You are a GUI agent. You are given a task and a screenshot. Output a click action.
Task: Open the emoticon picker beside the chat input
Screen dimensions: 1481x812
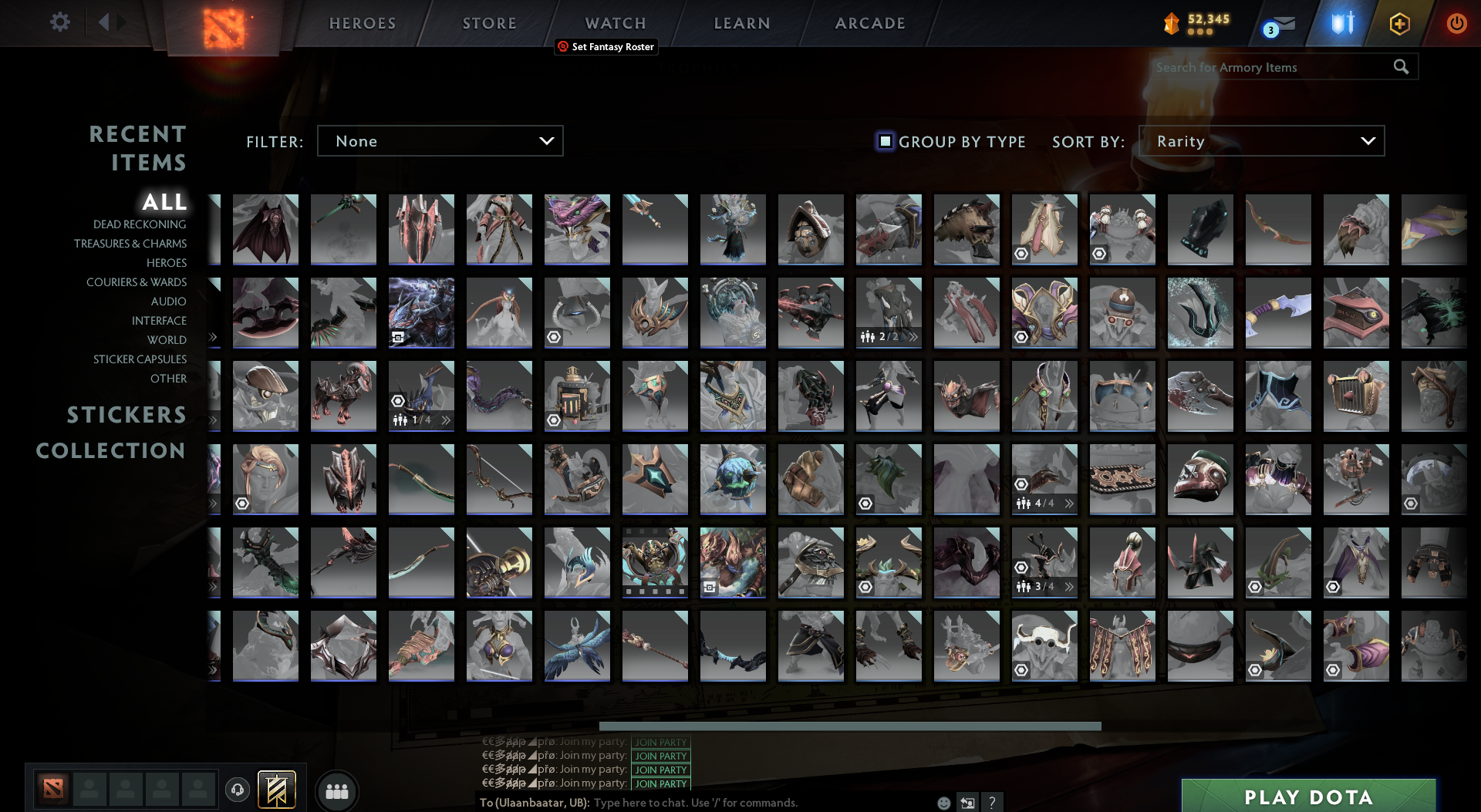click(943, 803)
